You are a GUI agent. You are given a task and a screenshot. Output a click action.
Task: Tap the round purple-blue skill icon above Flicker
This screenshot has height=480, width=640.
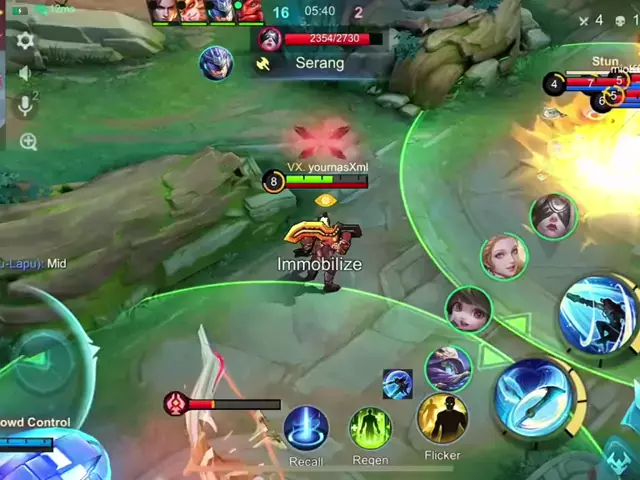pos(448,367)
